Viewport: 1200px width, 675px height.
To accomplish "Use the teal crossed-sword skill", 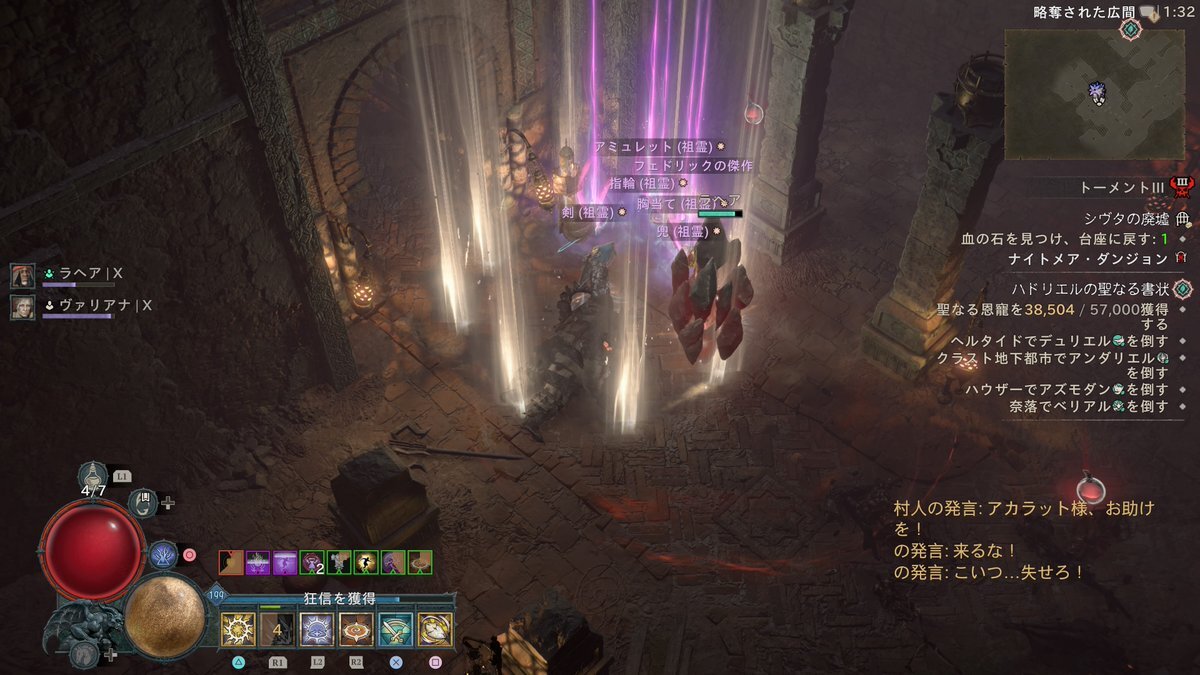I will point(396,629).
